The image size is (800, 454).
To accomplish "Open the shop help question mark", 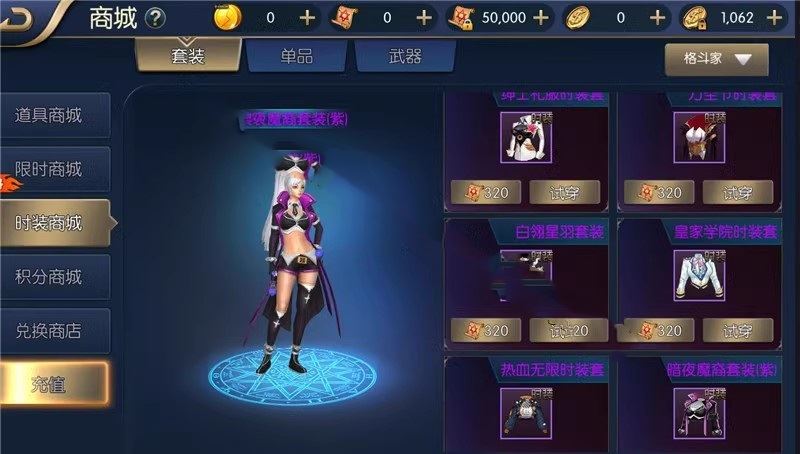I will click(155, 17).
